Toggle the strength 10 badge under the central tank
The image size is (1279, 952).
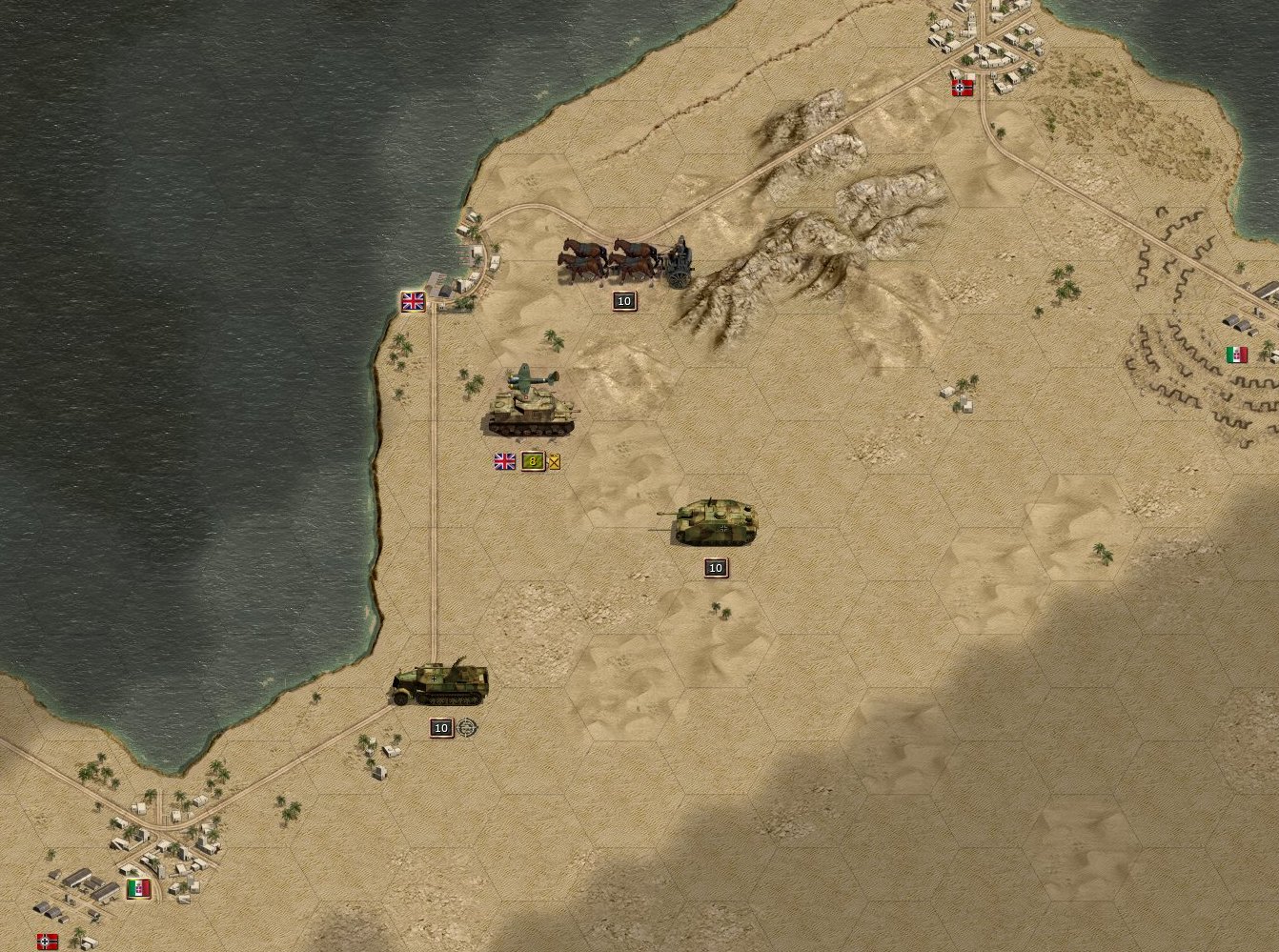click(x=716, y=567)
